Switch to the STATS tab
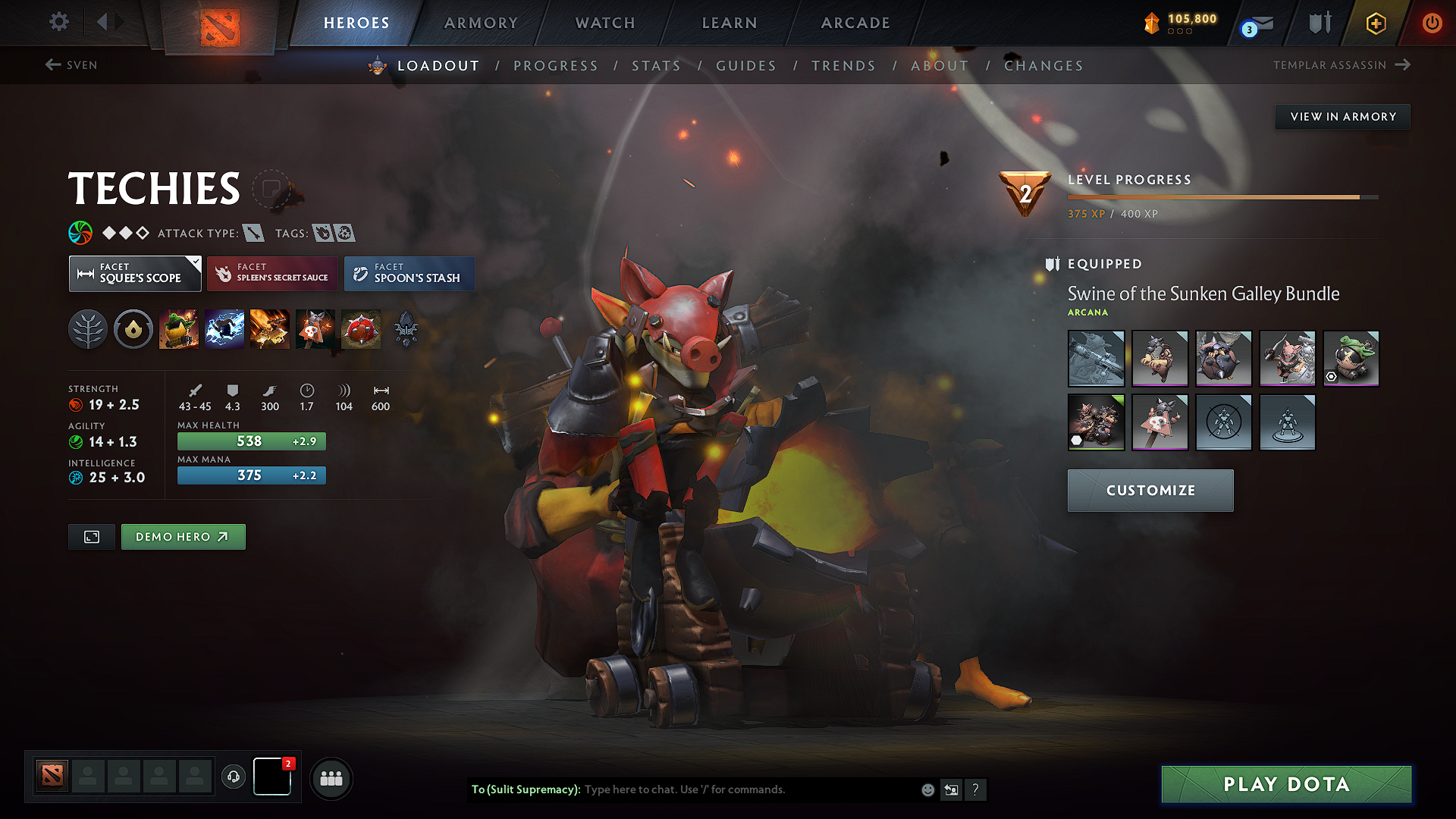 click(657, 65)
